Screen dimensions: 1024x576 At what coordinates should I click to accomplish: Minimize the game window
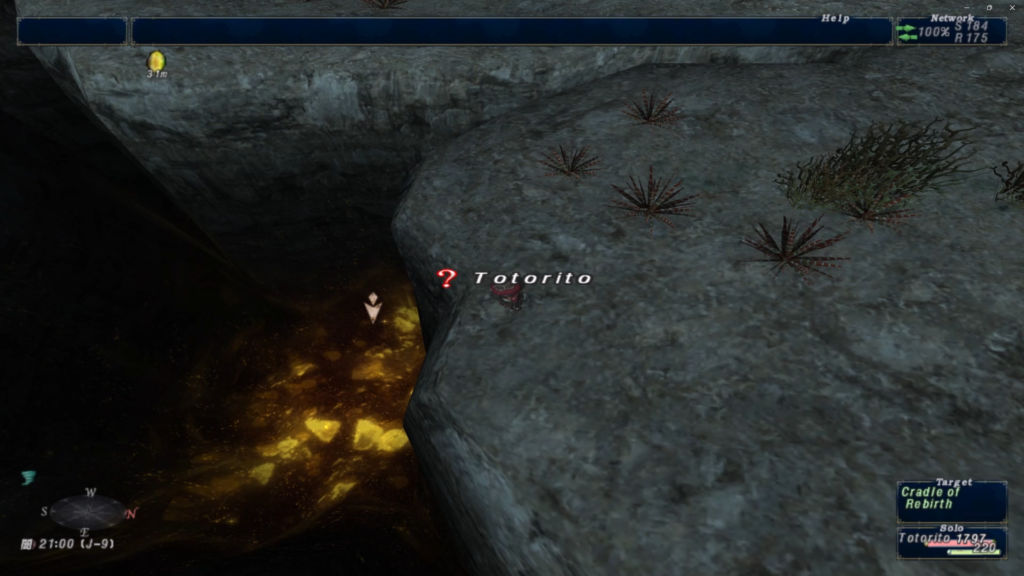click(968, 7)
